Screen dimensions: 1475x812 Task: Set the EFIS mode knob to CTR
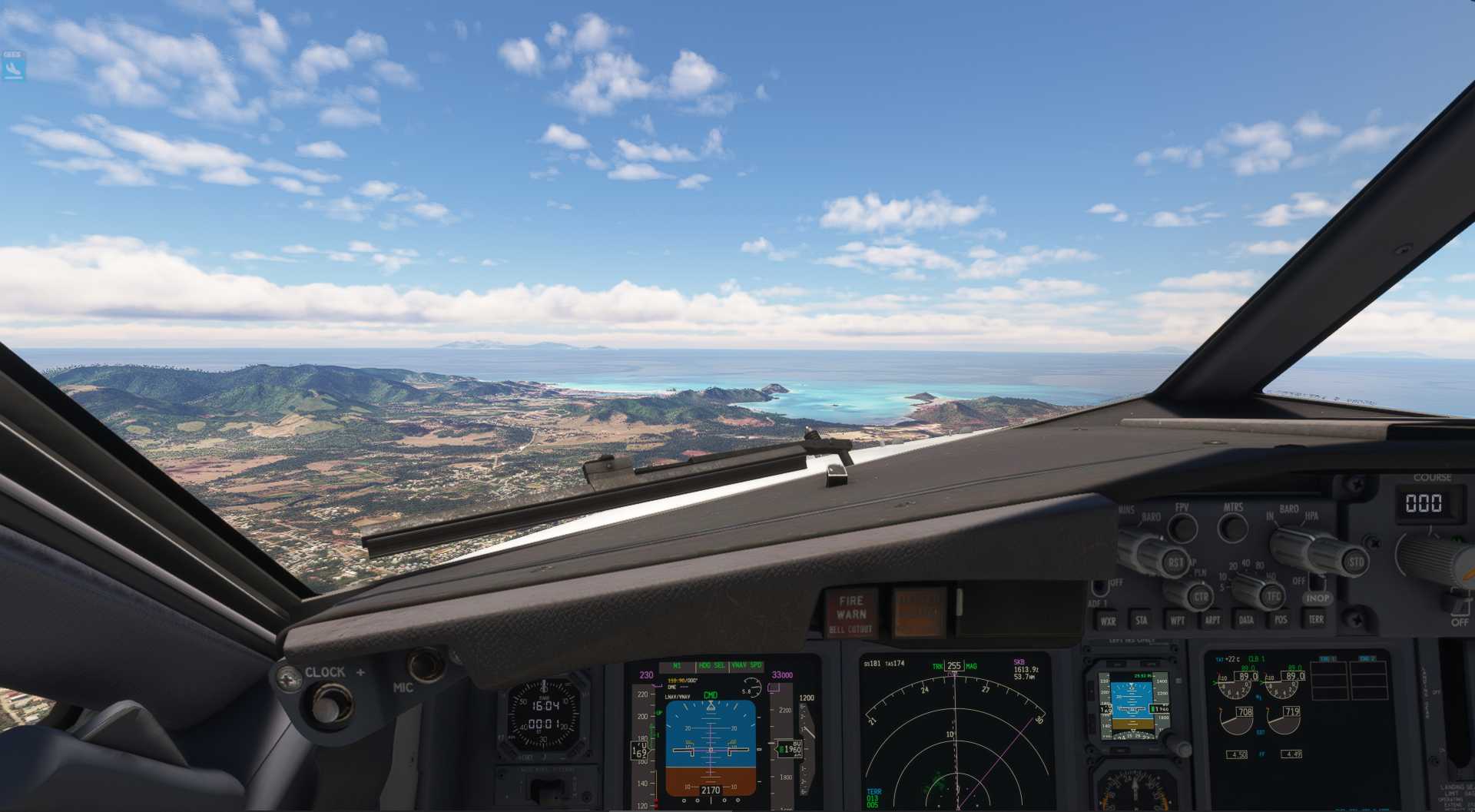point(1202,596)
